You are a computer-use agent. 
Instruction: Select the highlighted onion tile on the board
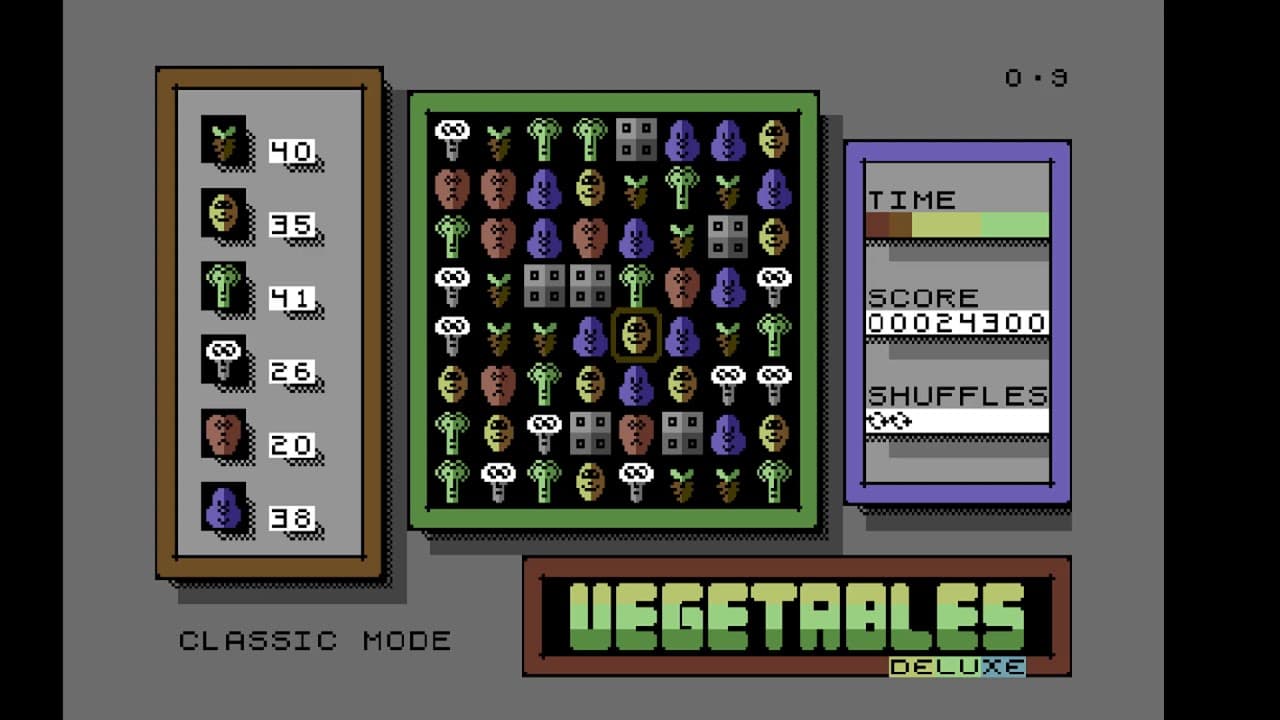tap(636, 335)
